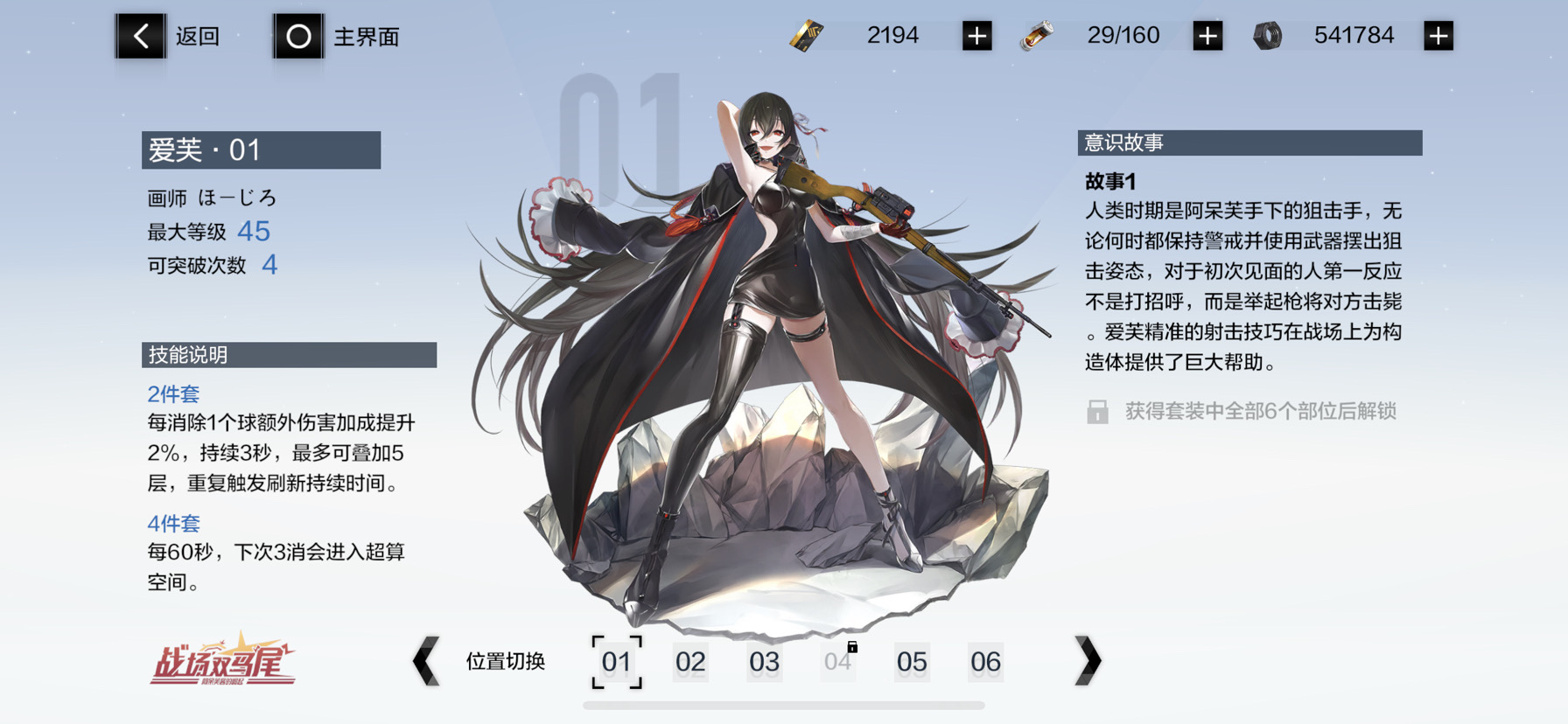
Task: Click the plus next to 541784 coins
Action: [x=1438, y=36]
